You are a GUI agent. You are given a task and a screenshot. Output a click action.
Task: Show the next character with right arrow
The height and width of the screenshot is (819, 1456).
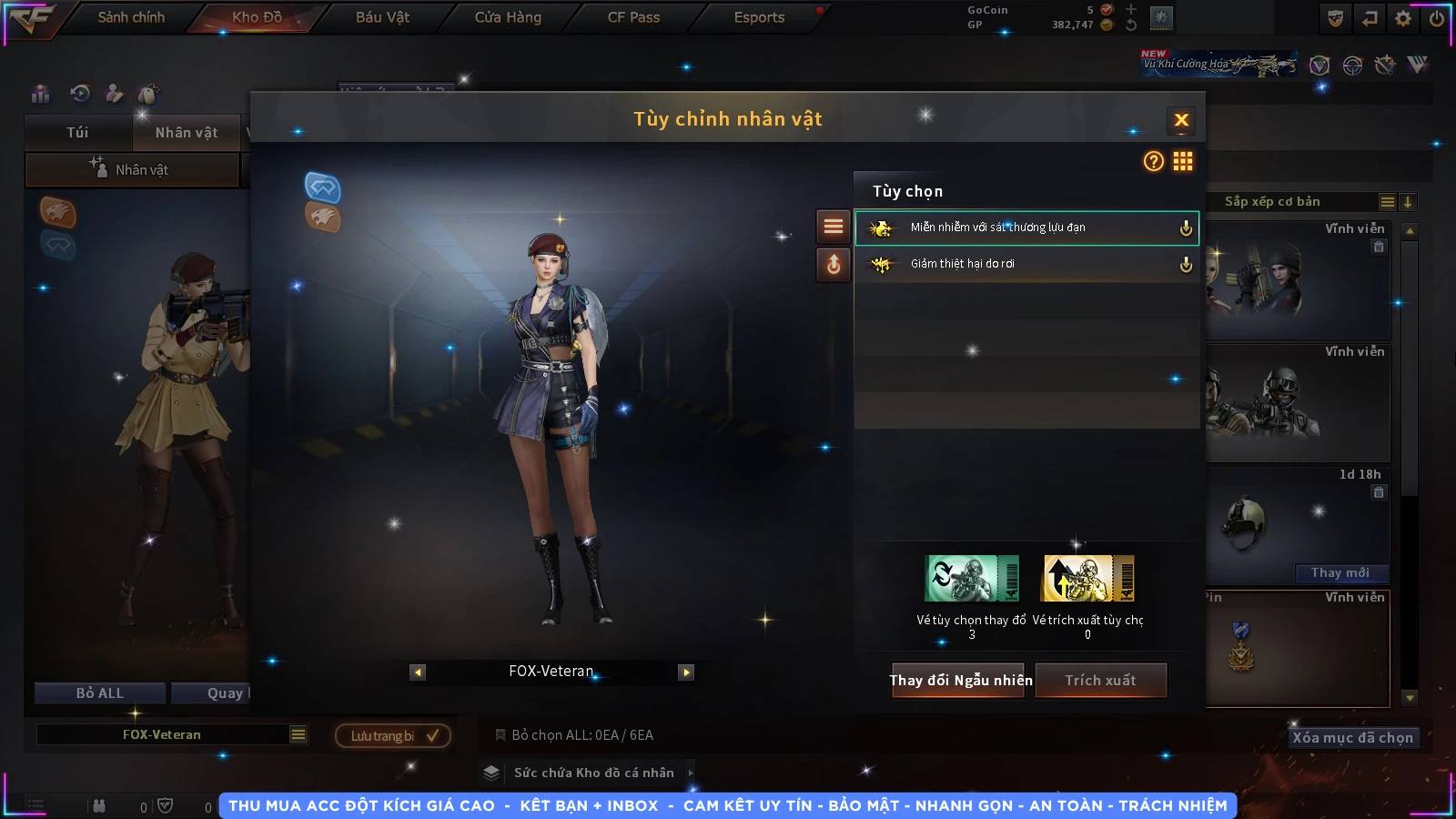click(686, 672)
